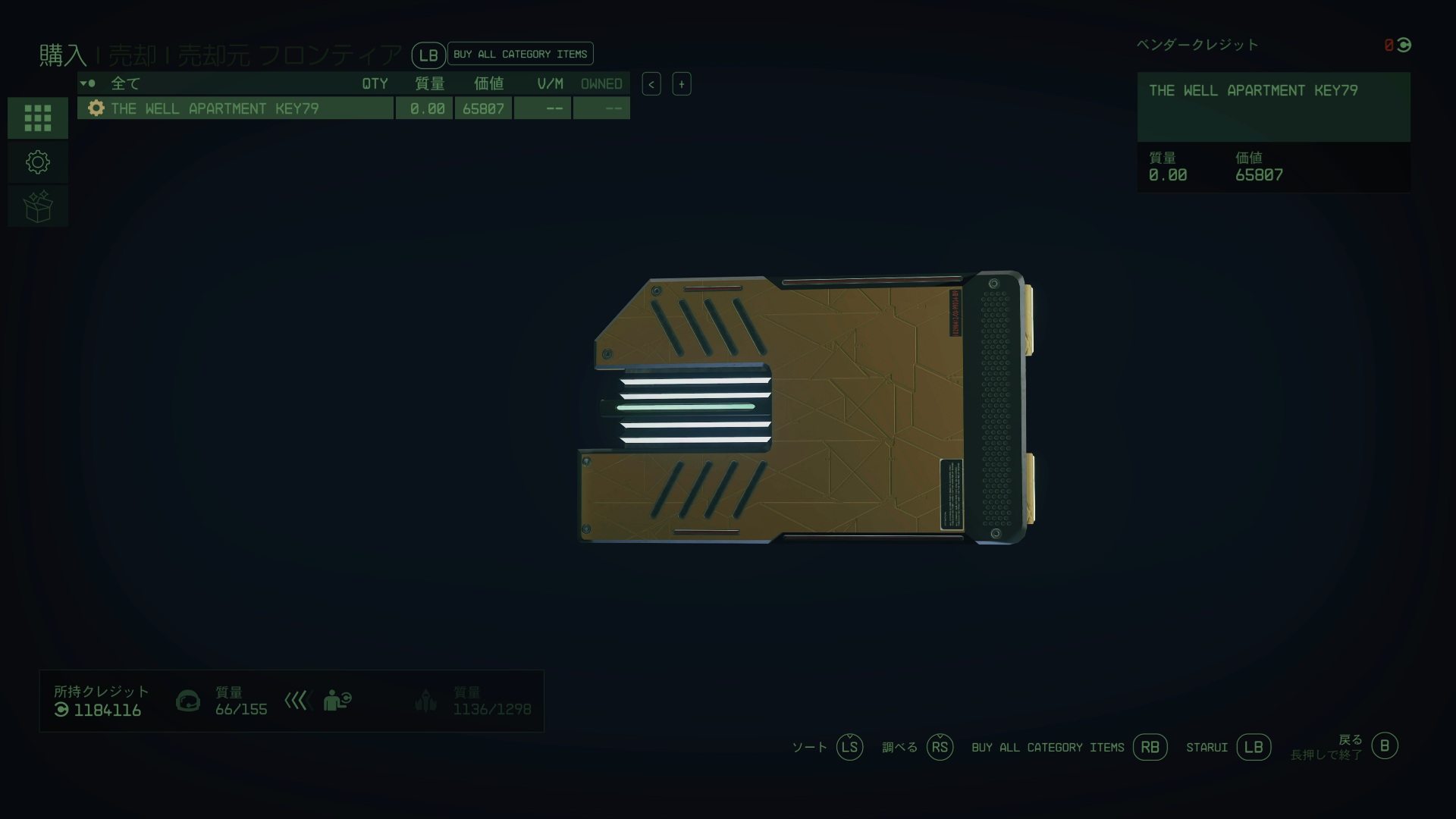Sort list by QTY column header
This screenshot has width=1456, height=819.
pos(375,83)
